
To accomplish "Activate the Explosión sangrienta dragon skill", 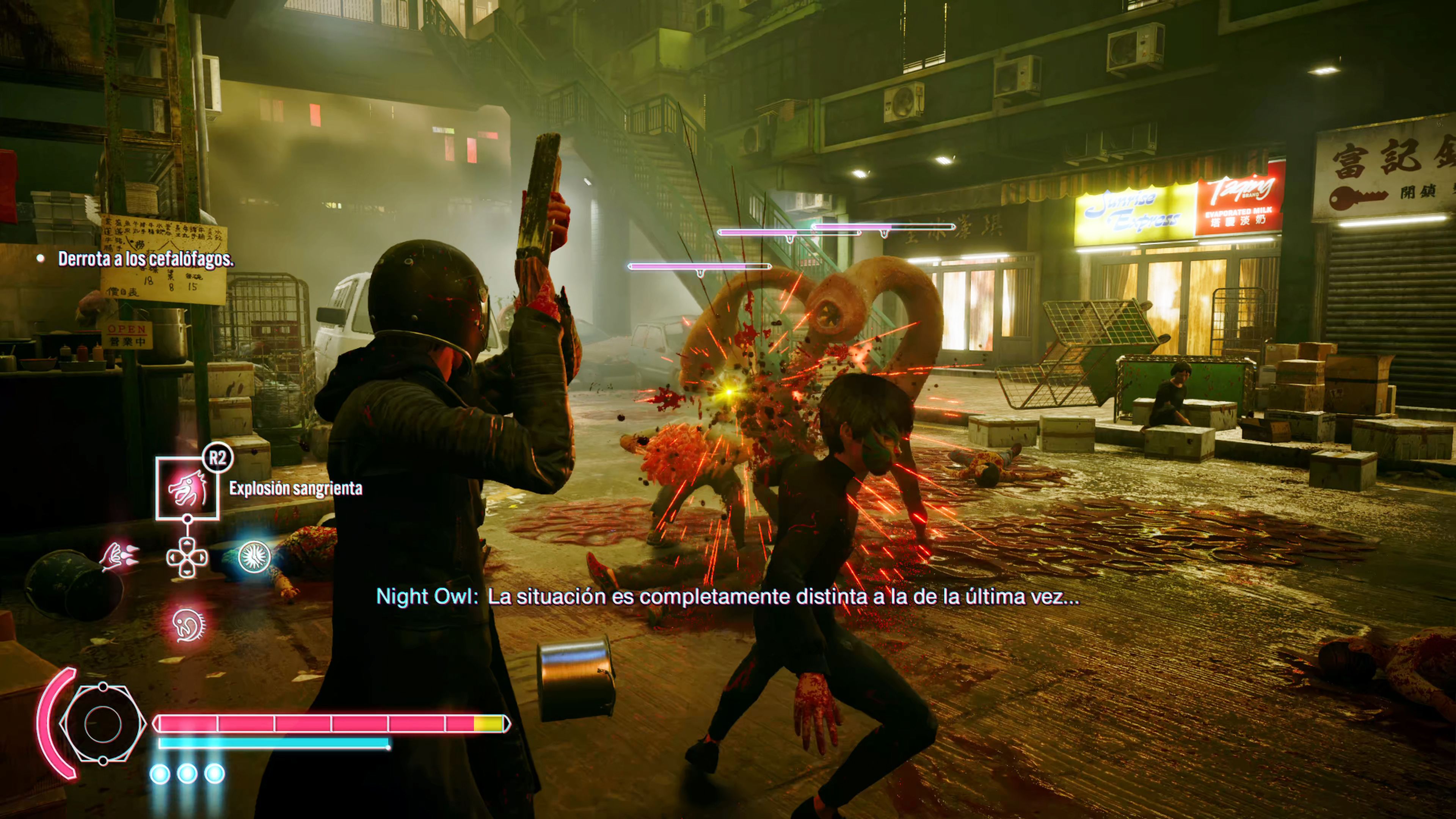I will 187,488.
